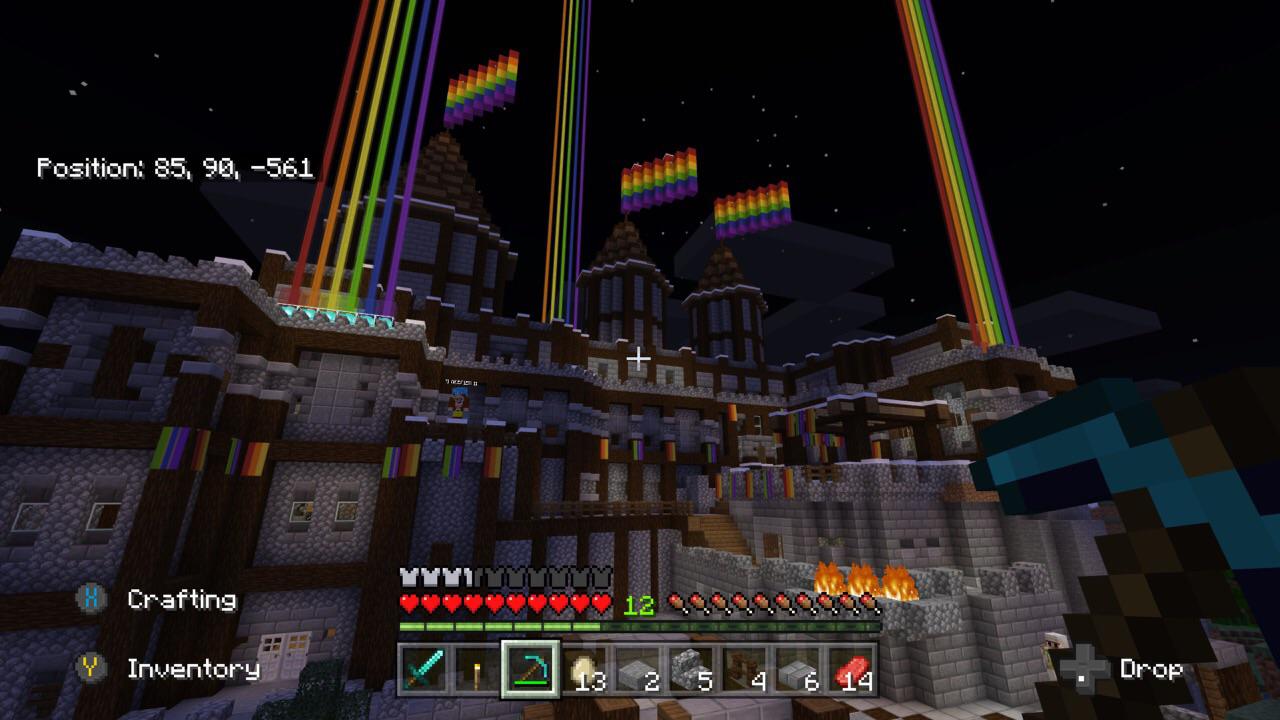This screenshot has height=720, width=1280.
Task: Pick the stack of 13 eggs
Action: pyautogui.click(x=584, y=668)
